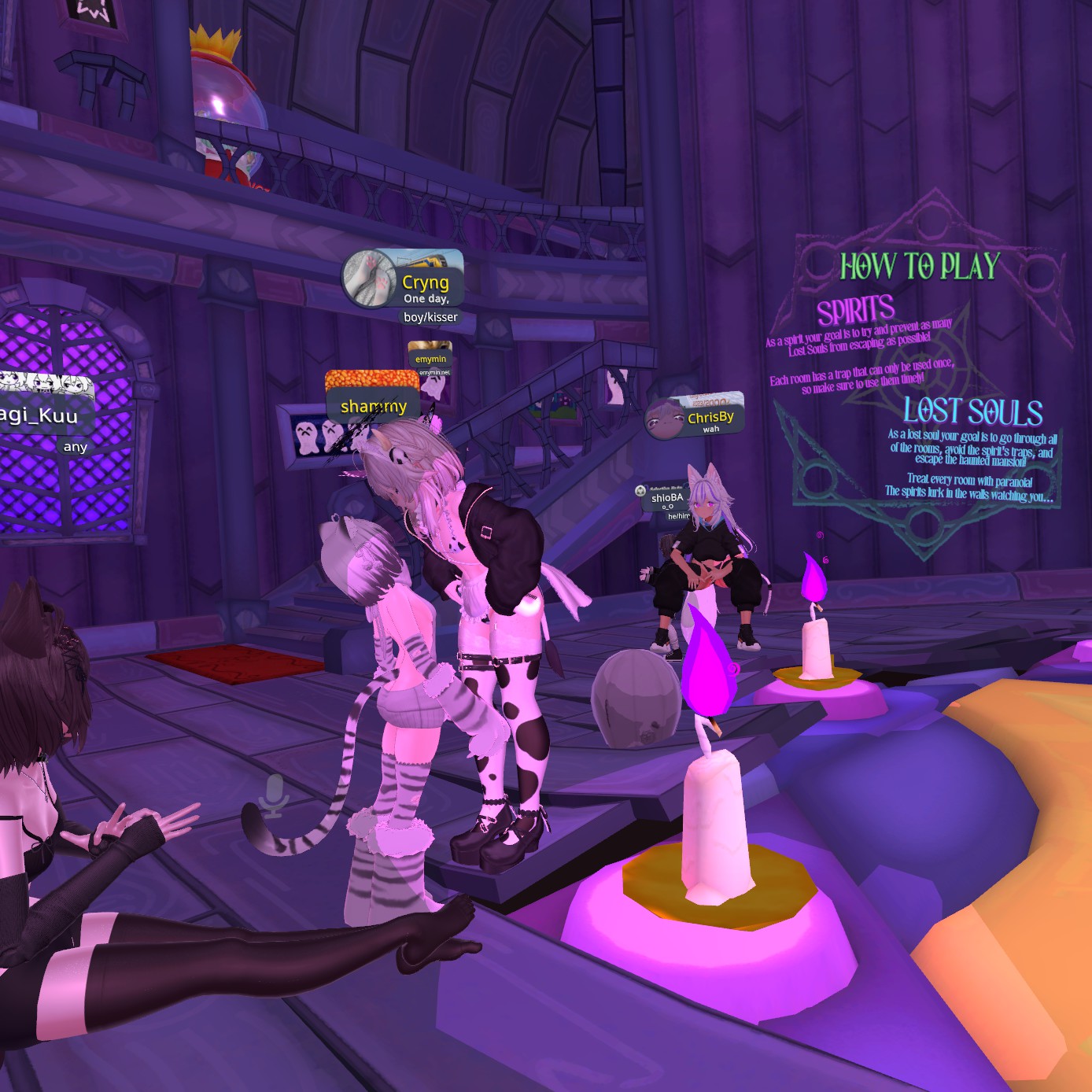The width and height of the screenshot is (1092, 1092).
Task: Click the emymin name tag
Action: pos(430,359)
